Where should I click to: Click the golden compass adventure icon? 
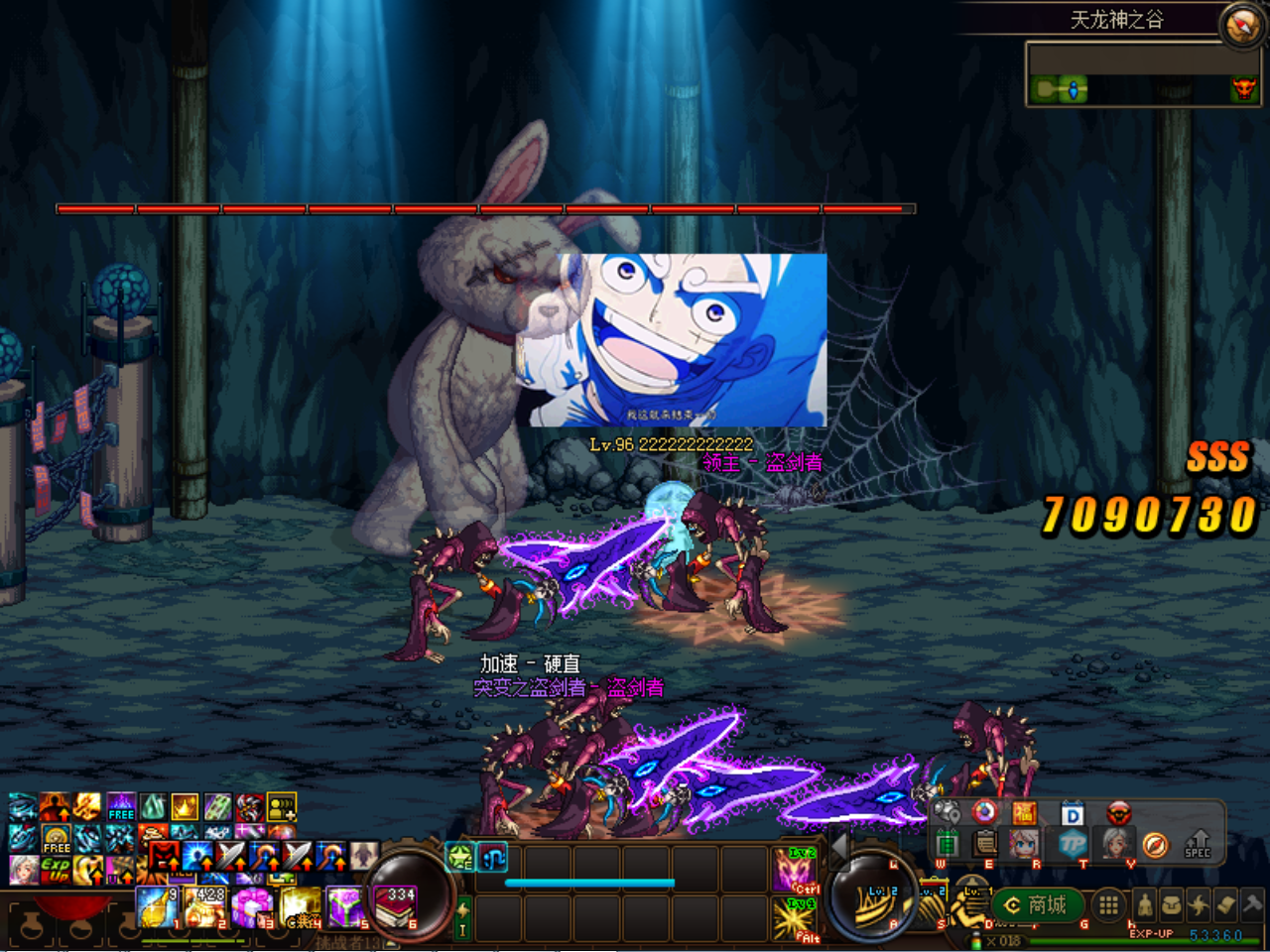(1155, 845)
